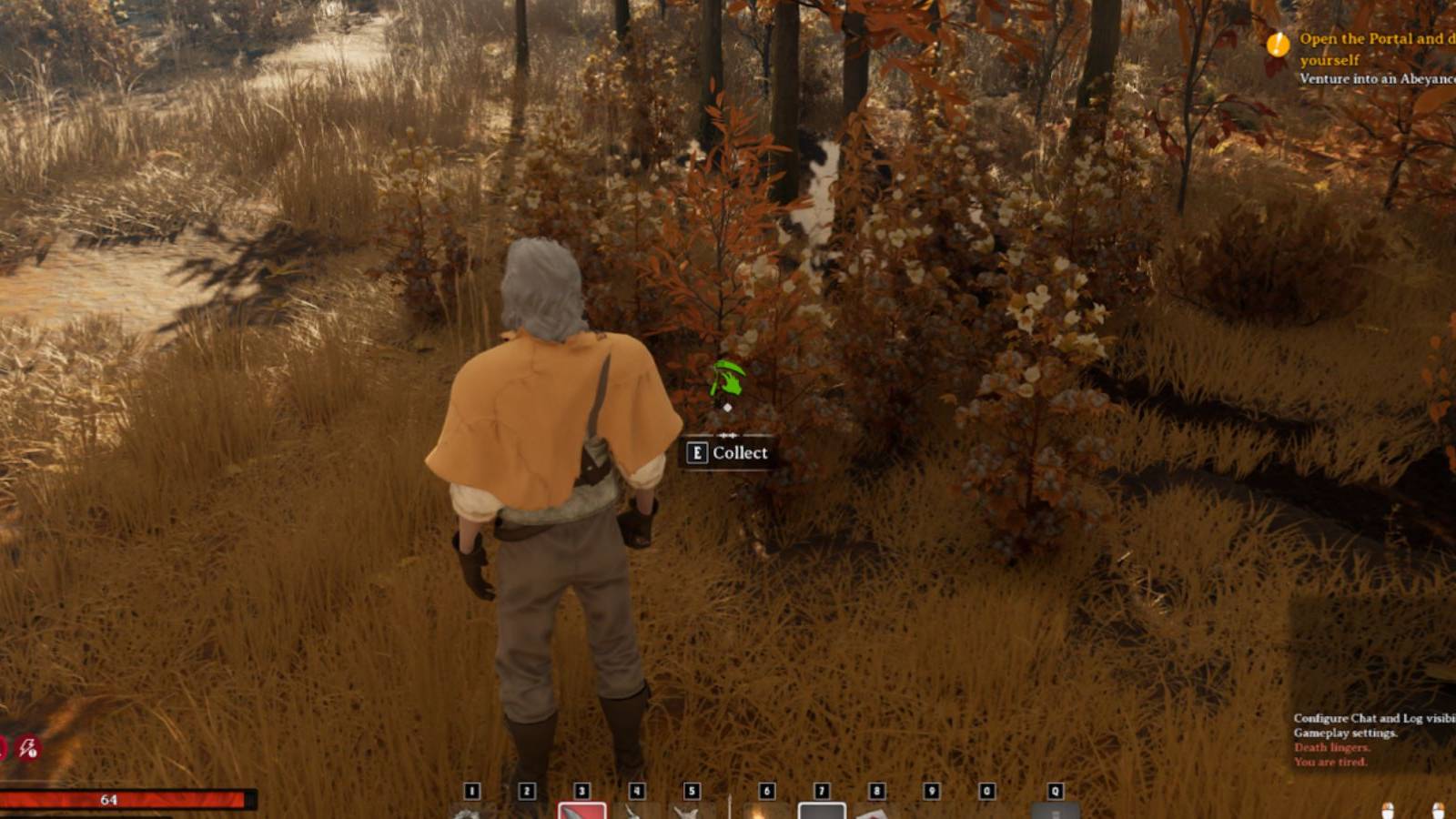Select the stamina debuff lightning icon
This screenshot has height=819, width=1456.
coord(27,748)
